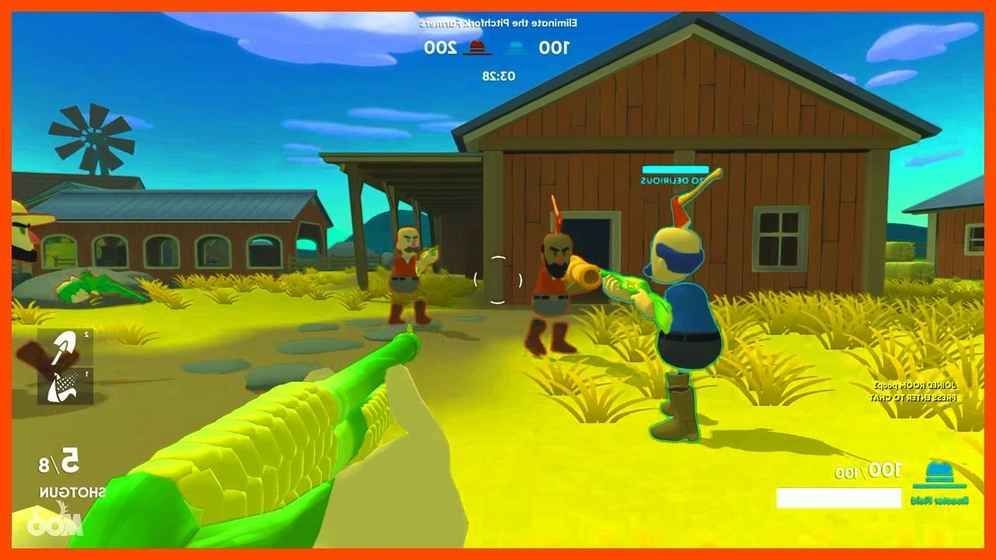Select the corn shotgun weapon slot

pos(65,385)
